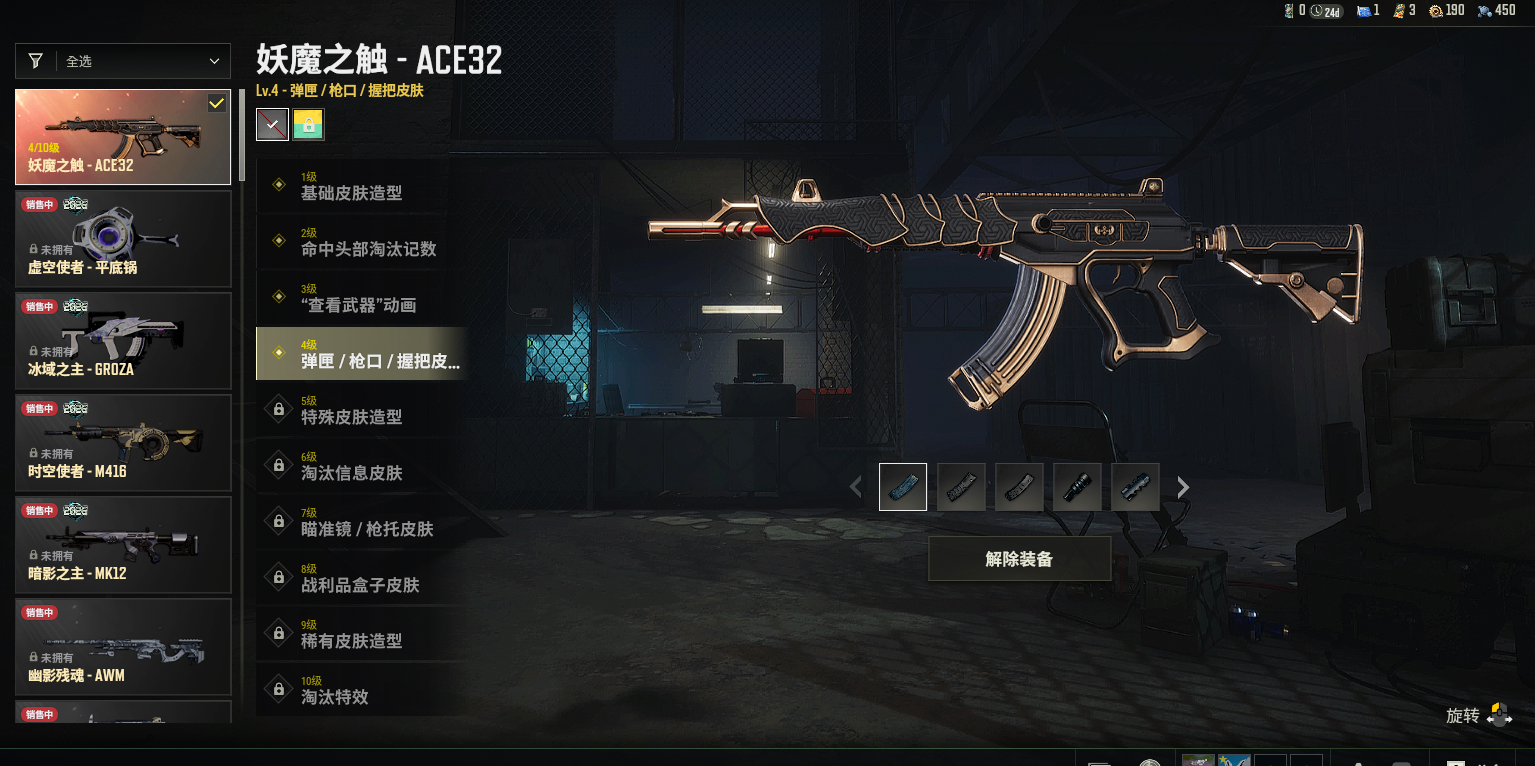Choose the 虚空使者 - 平底锅 skin
The image size is (1535, 766).
123,239
